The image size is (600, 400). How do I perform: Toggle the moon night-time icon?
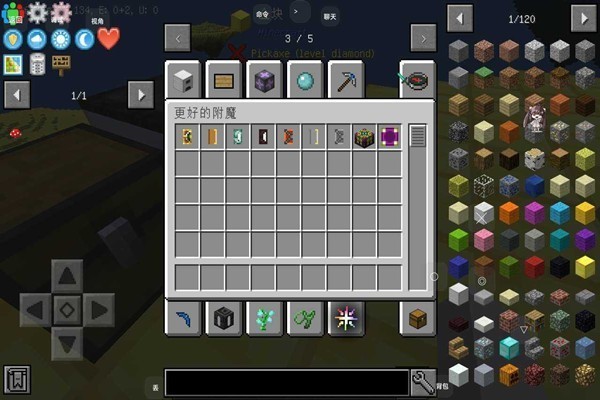85,38
